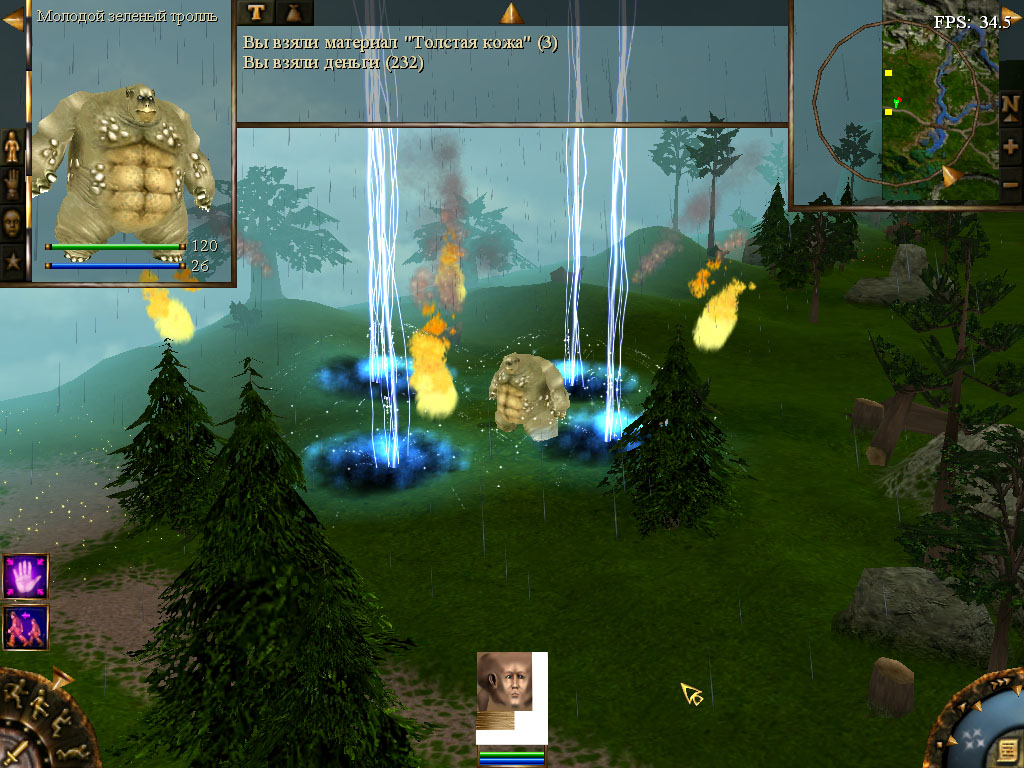The height and width of the screenshot is (768, 1024).
Task: Toggle the minimap north orientation button
Action: (x=1010, y=105)
